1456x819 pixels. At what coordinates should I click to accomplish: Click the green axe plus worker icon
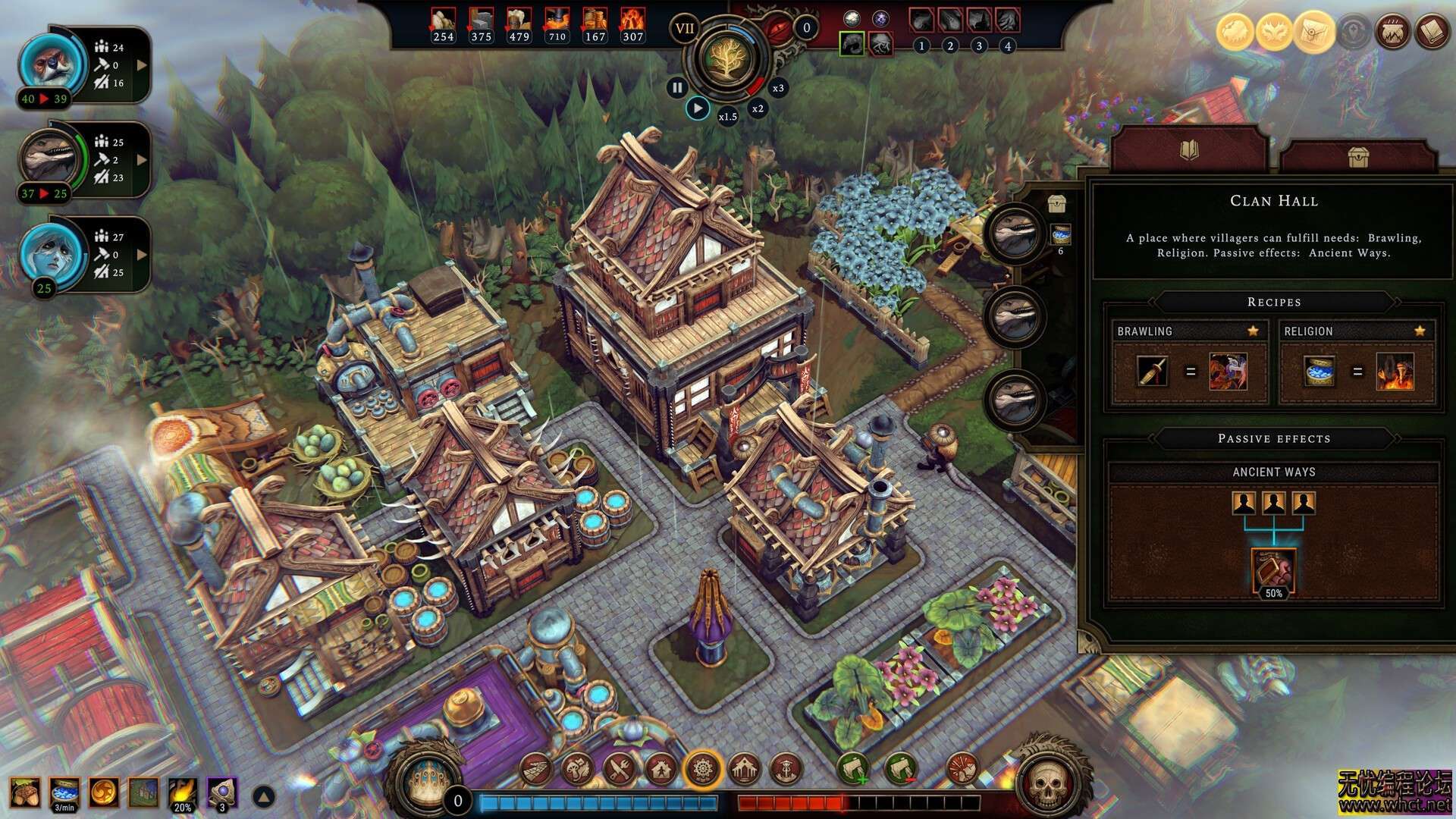(855, 768)
